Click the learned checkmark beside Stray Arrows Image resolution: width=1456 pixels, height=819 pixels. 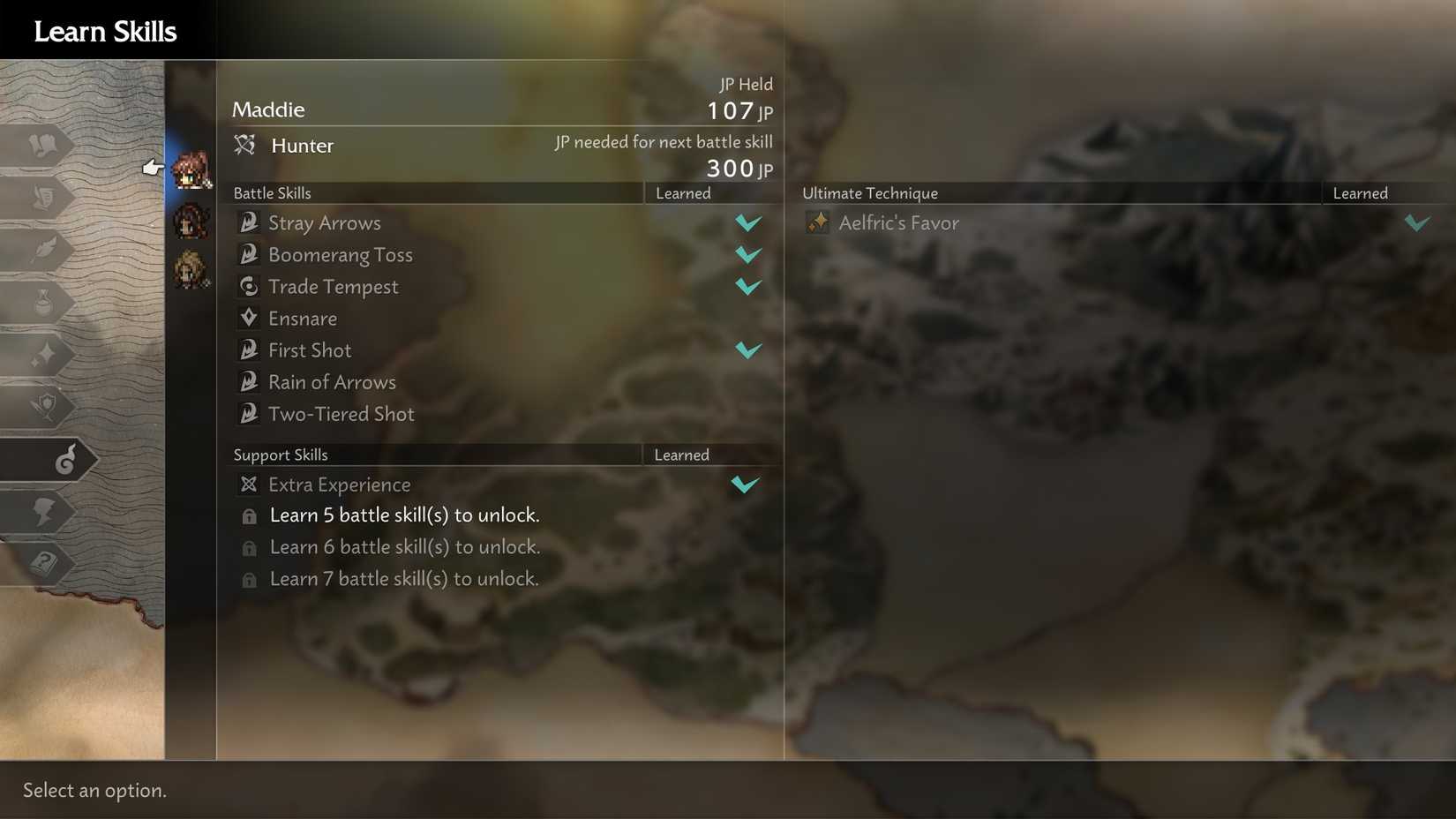tap(747, 222)
